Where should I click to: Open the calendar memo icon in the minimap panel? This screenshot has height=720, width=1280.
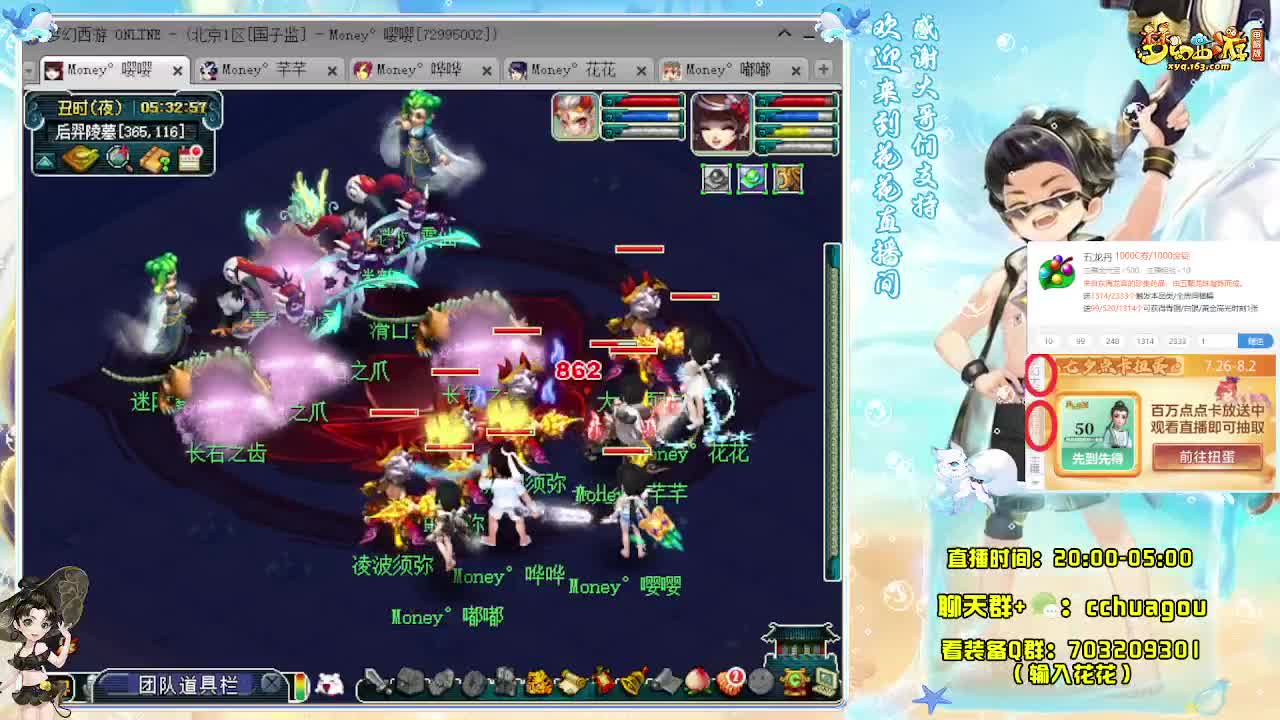click(x=189, y=157)
